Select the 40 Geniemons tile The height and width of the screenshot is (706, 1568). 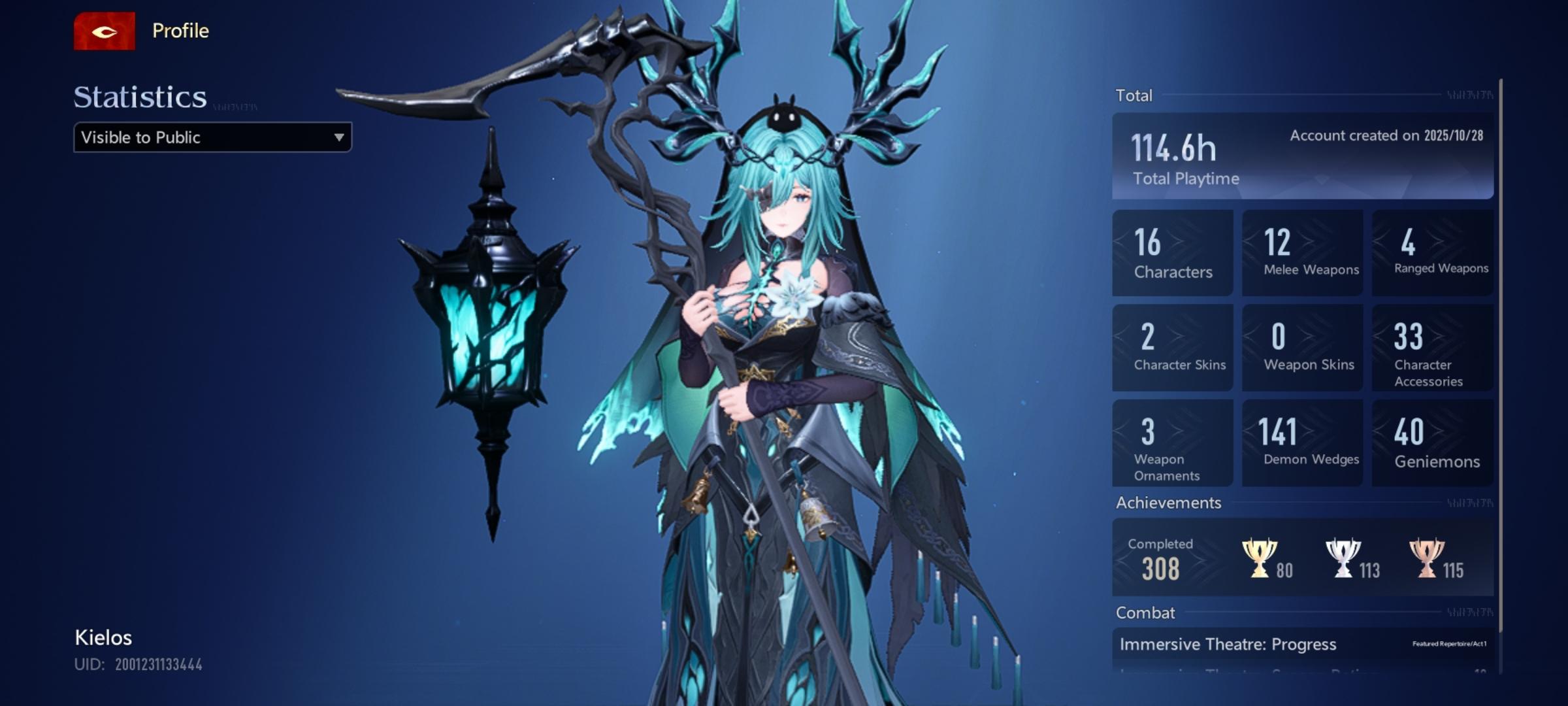[x=1432, y=443]
